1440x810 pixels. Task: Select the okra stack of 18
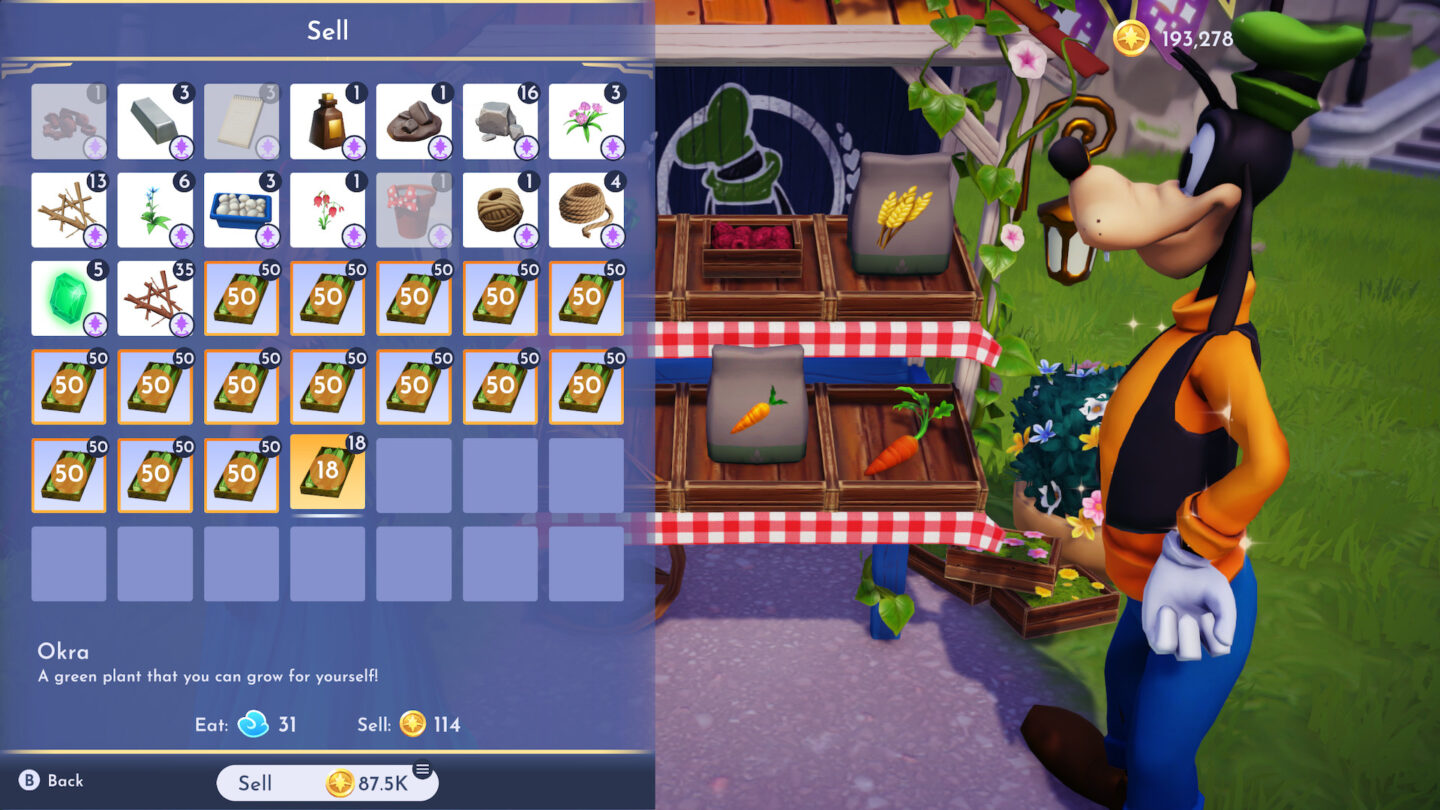327,472
